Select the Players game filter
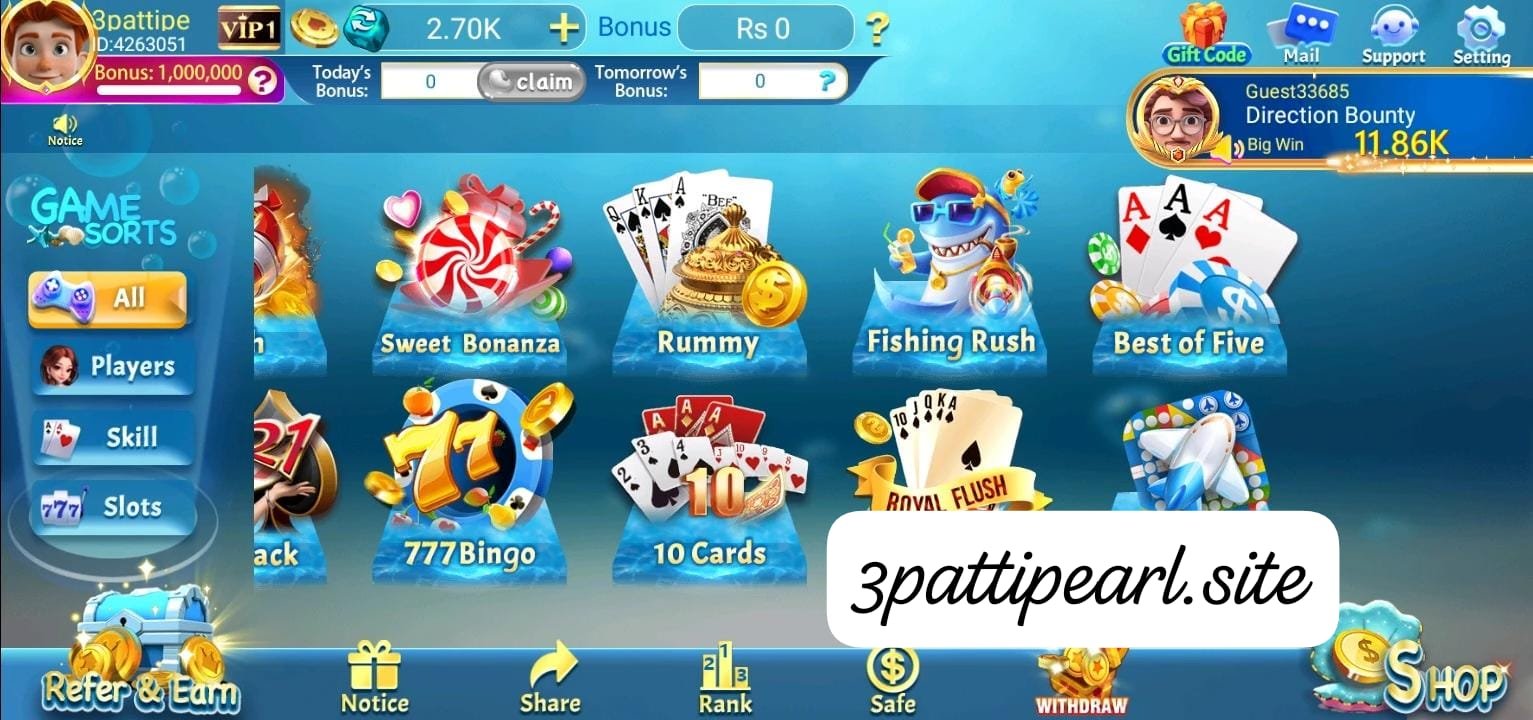 point(110,367)
